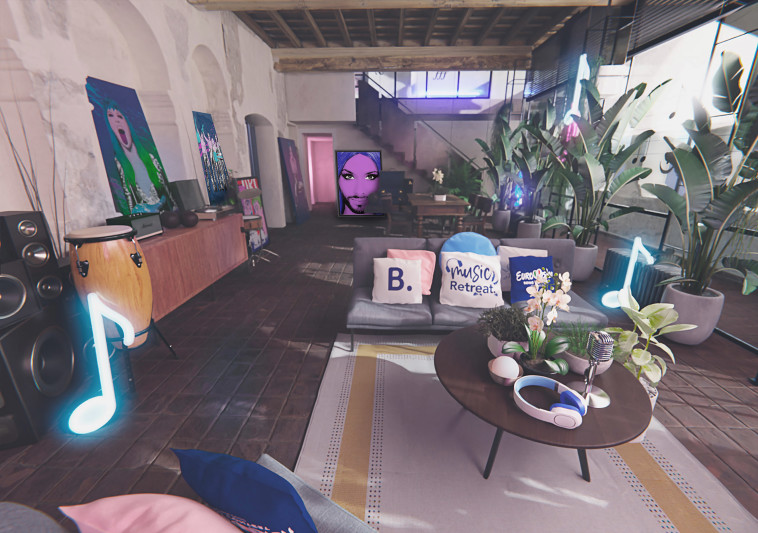758x533 pixels.
Task: Click the glowing music note right of the sofa
Action: click(x=627, y=271)
